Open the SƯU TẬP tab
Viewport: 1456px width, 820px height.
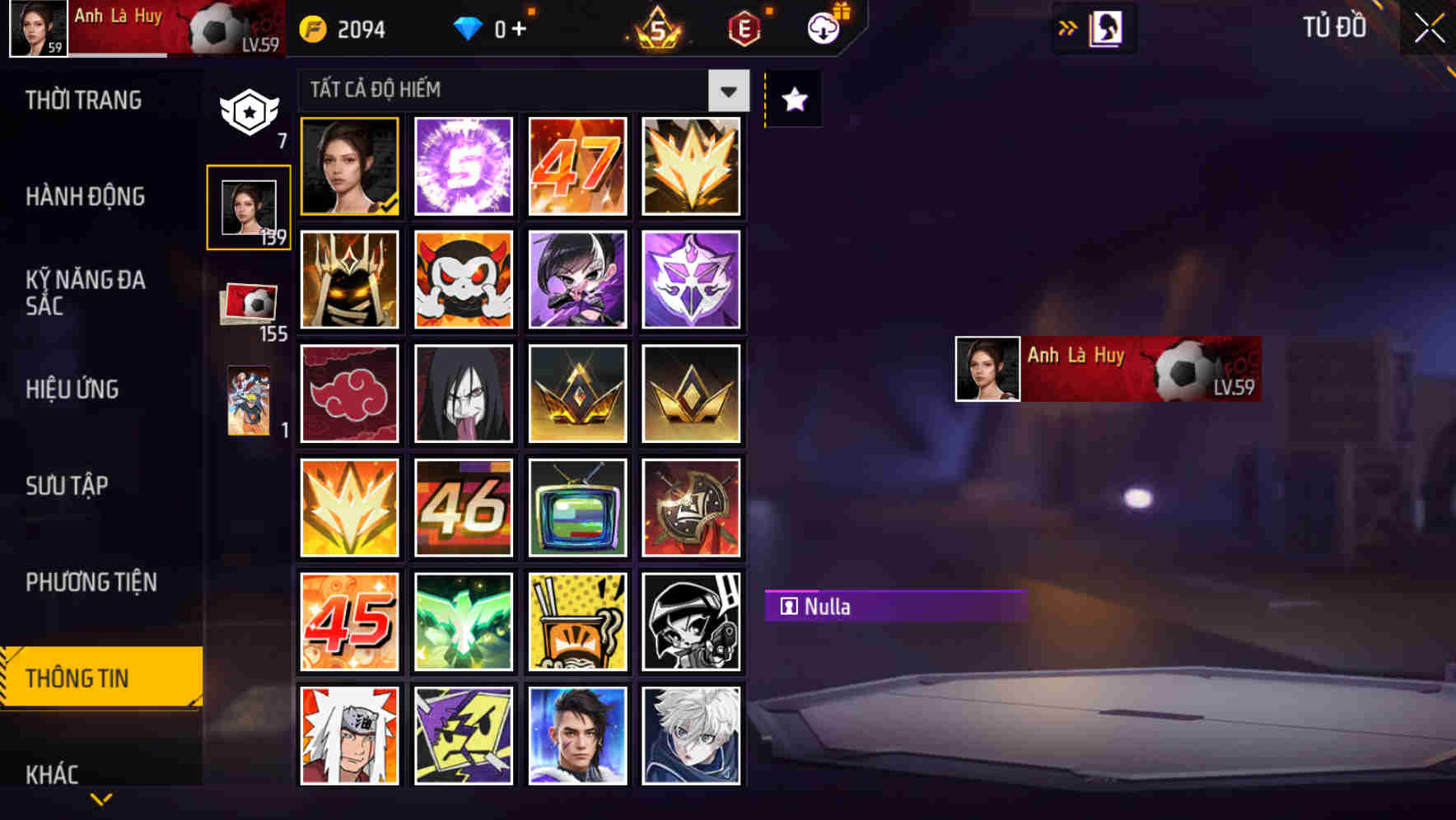tap(68, 486)
